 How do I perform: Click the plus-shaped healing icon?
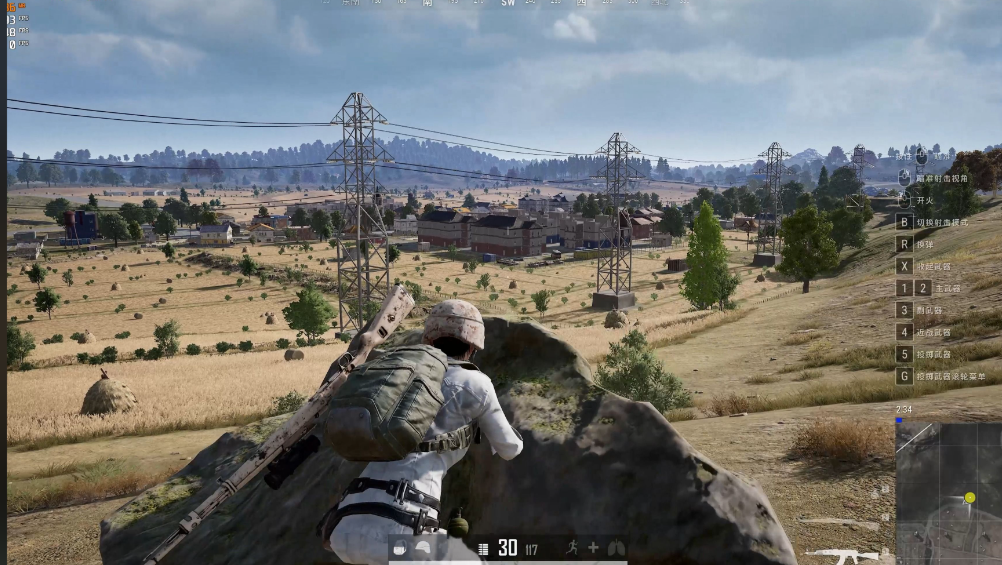point(594,548)
